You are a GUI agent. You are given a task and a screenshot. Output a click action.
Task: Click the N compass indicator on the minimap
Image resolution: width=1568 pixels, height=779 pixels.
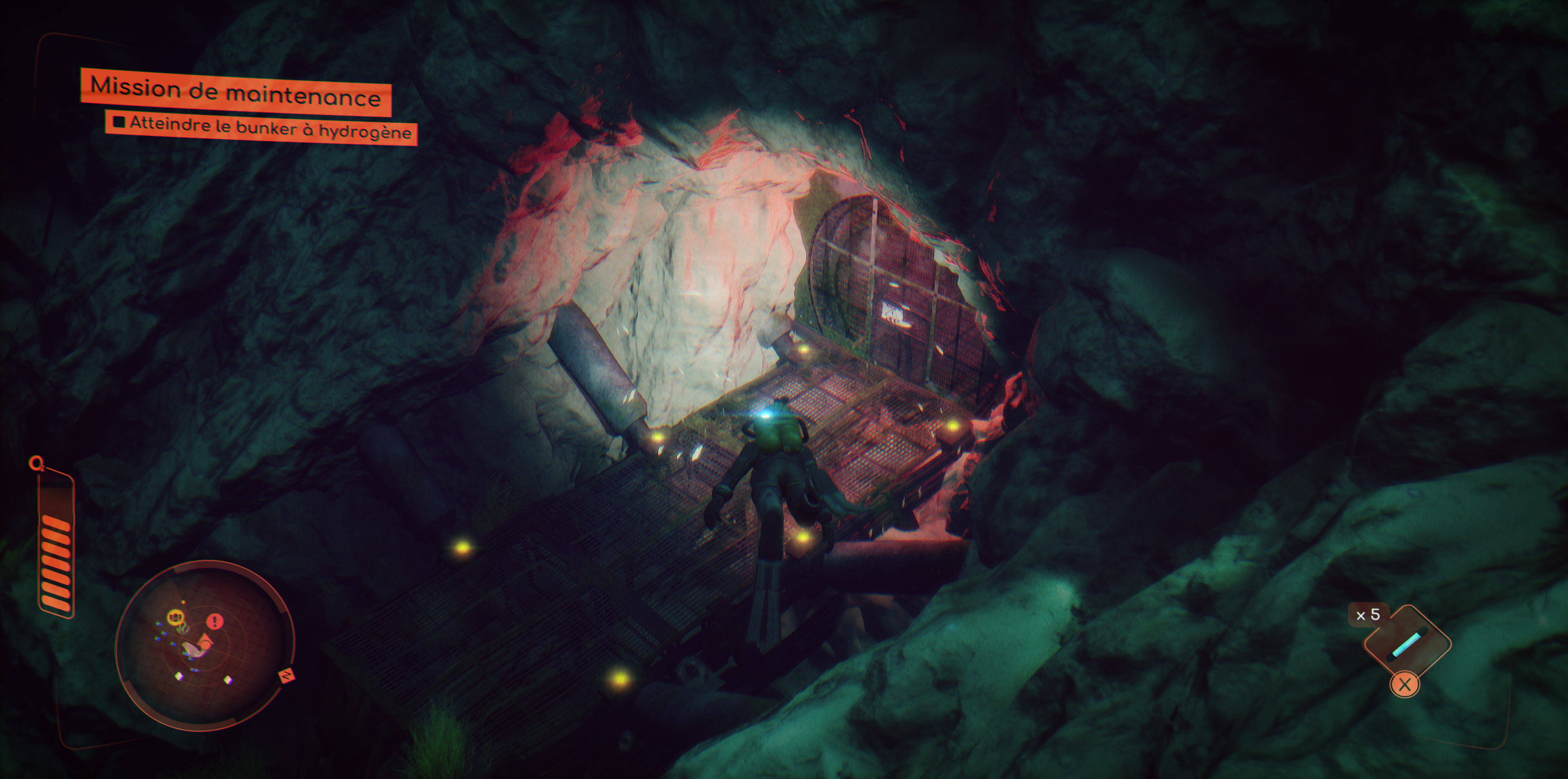coord(286,676)
